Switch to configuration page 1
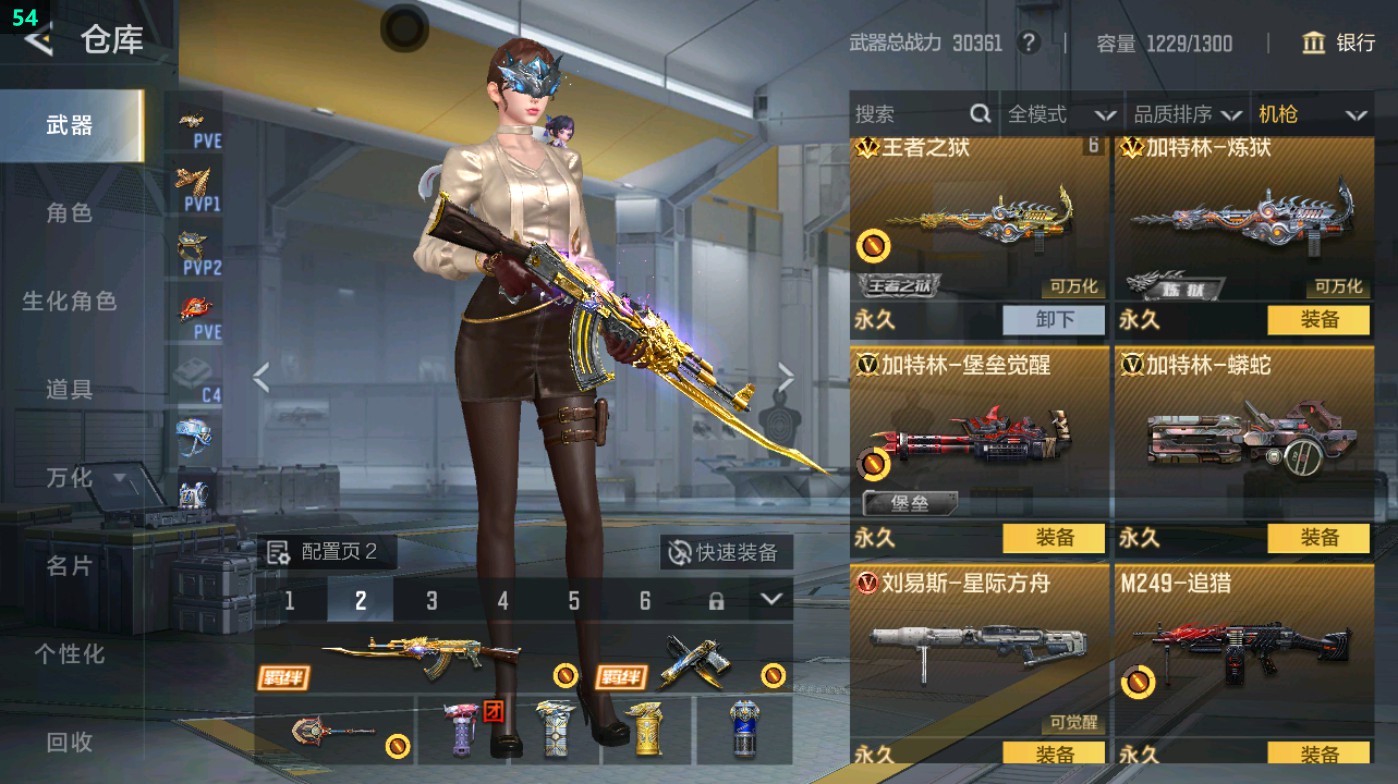This screenshot has height=784, width=1398. [x=290, y=602]
